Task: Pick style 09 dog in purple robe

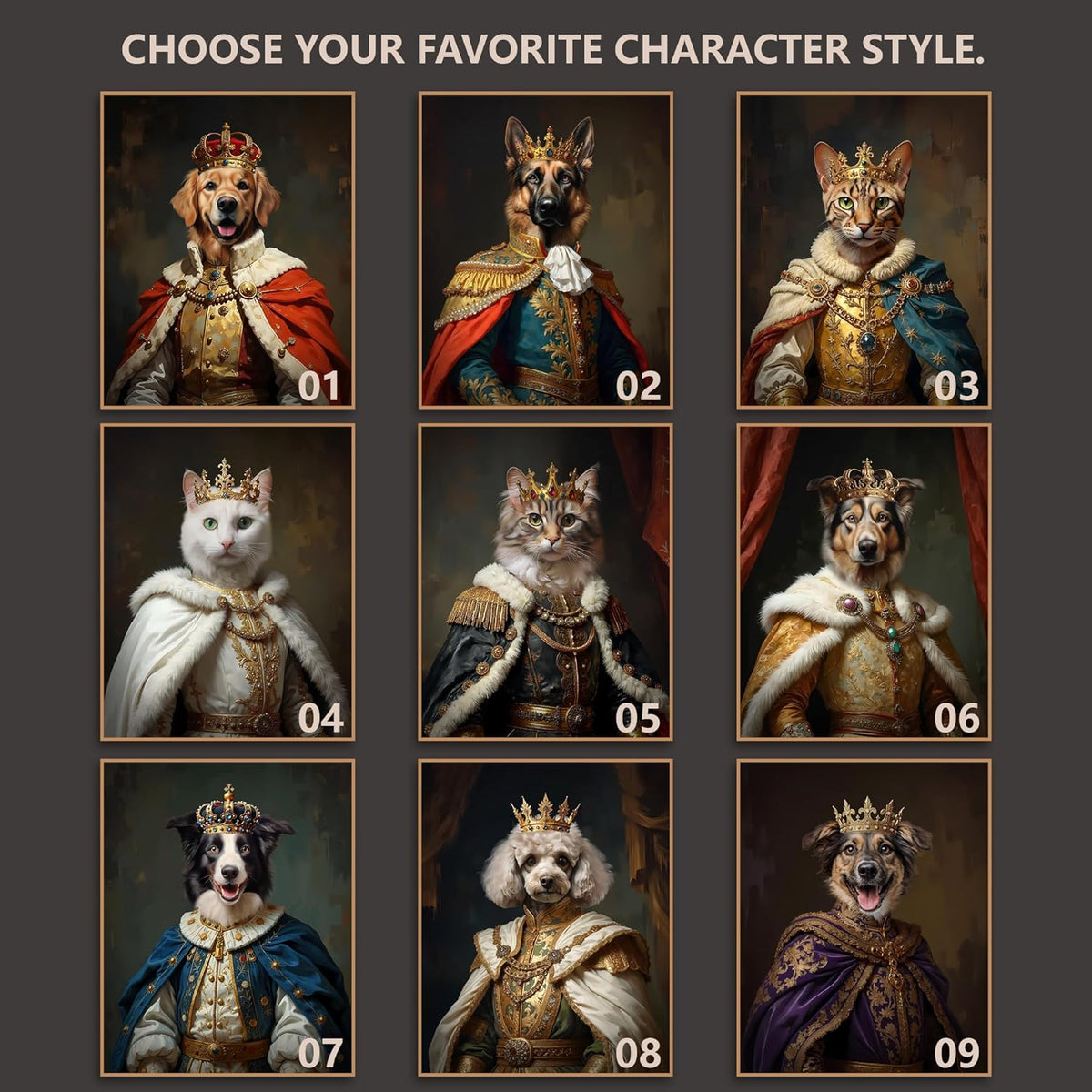Action: [864, 916]
